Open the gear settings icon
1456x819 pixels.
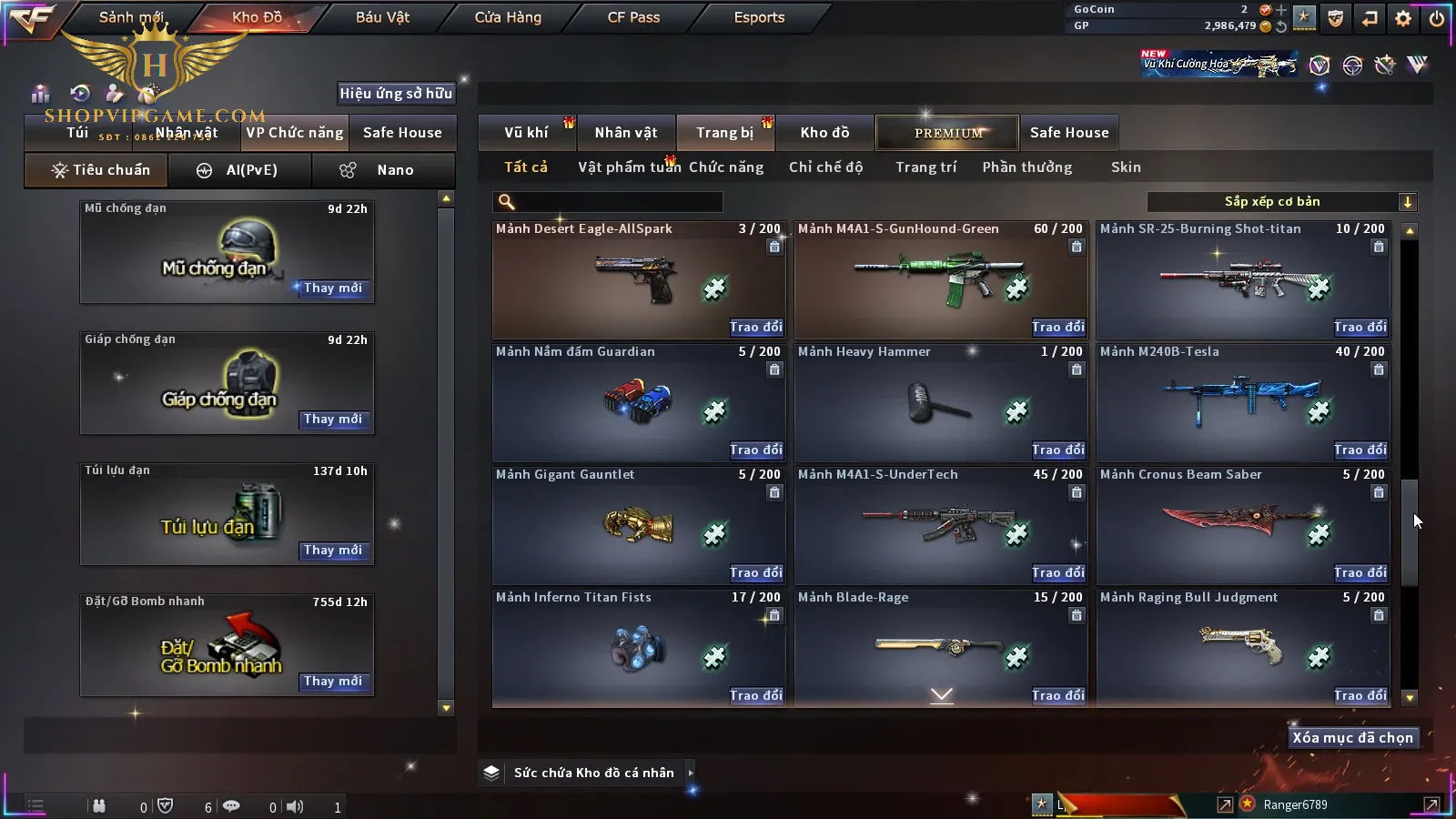1403,18
